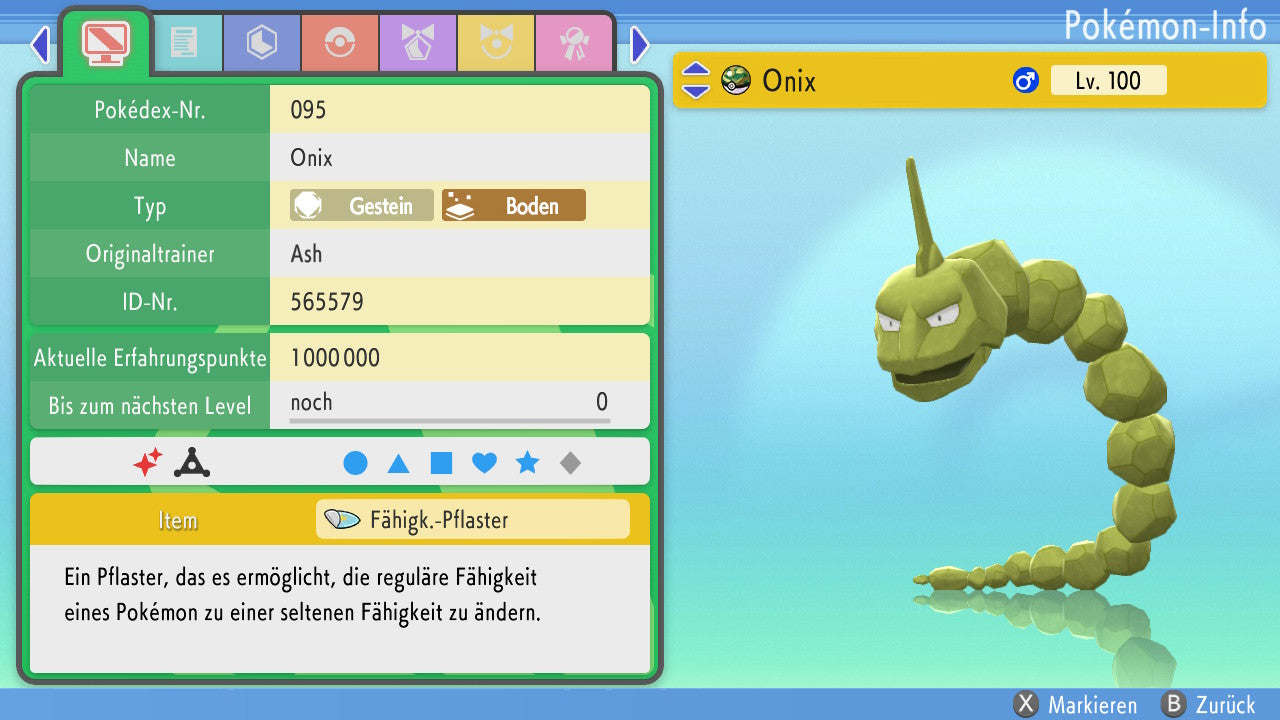Open the purple bow contest condition tab
The height and width of the screenshot is (720, 1280).
click(417, 43)
